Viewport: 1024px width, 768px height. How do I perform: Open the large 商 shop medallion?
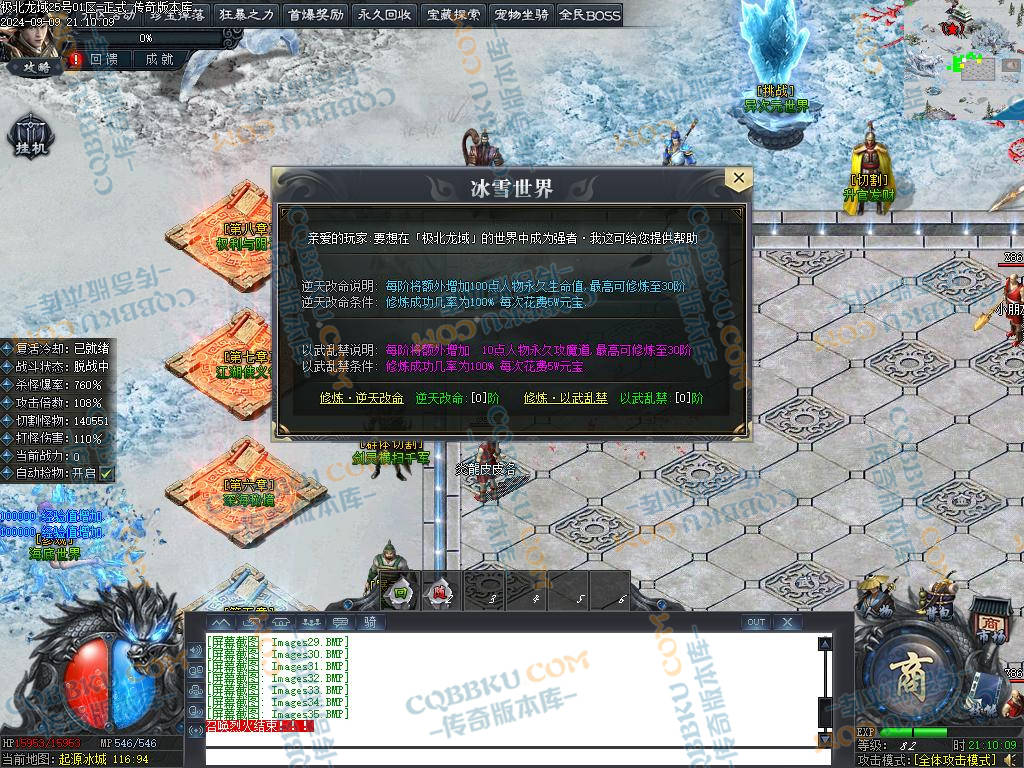coord(910,668)
